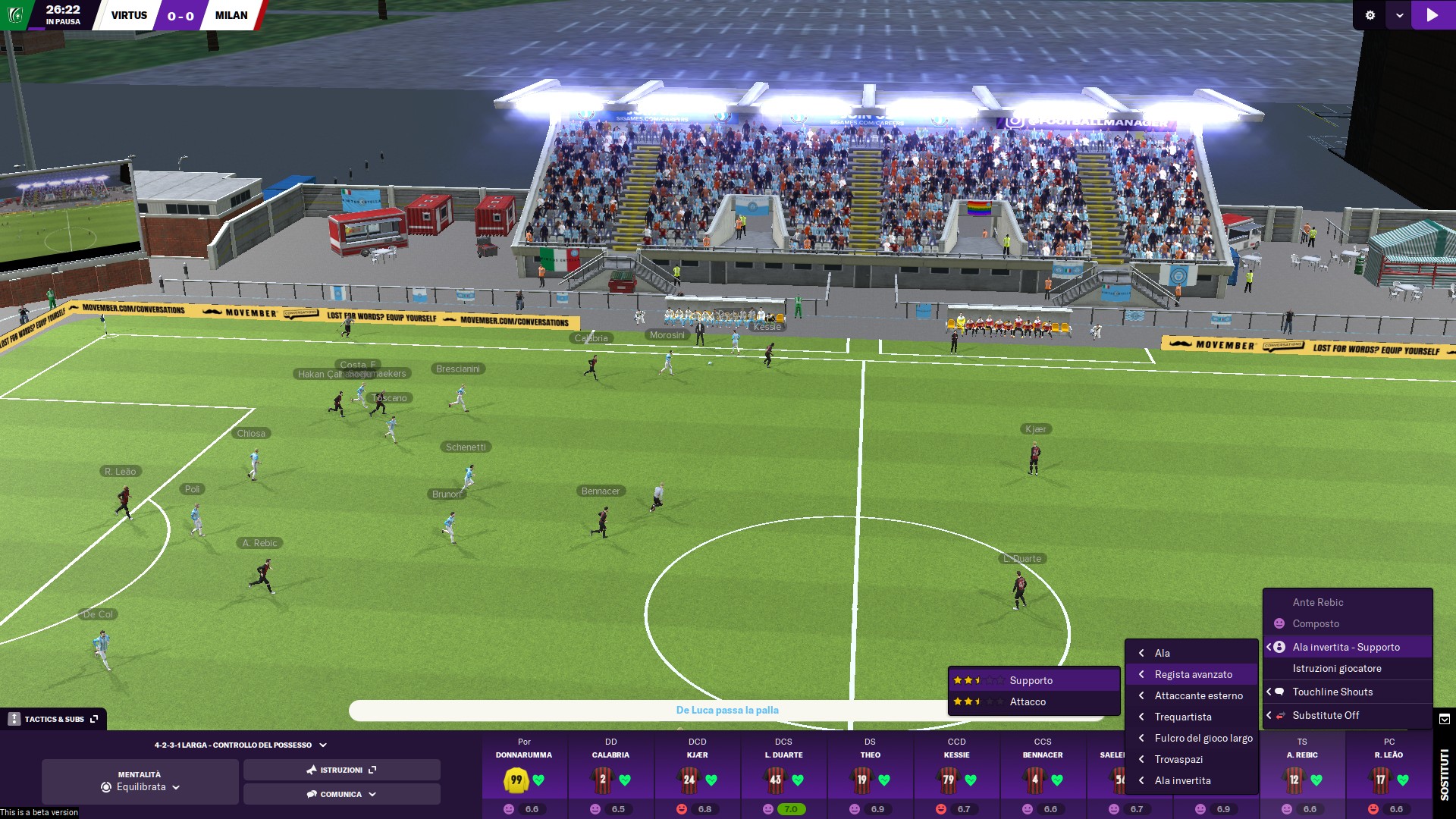Choose Substitute Off for Rebic
Screen dimensions: 1456x819
pyautogui.click(x=1326, y=715)
